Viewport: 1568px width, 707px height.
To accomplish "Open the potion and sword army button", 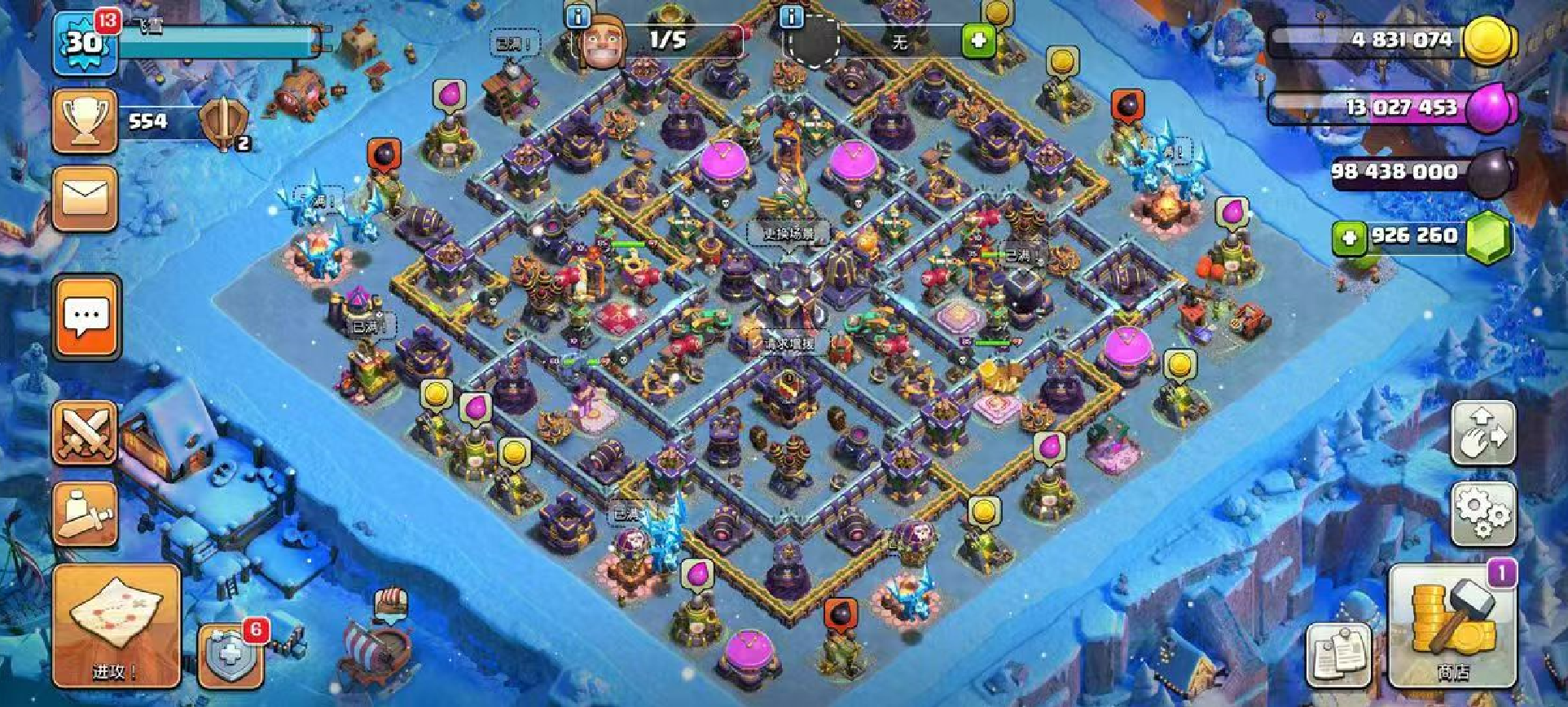I will (x=85, y=514).
